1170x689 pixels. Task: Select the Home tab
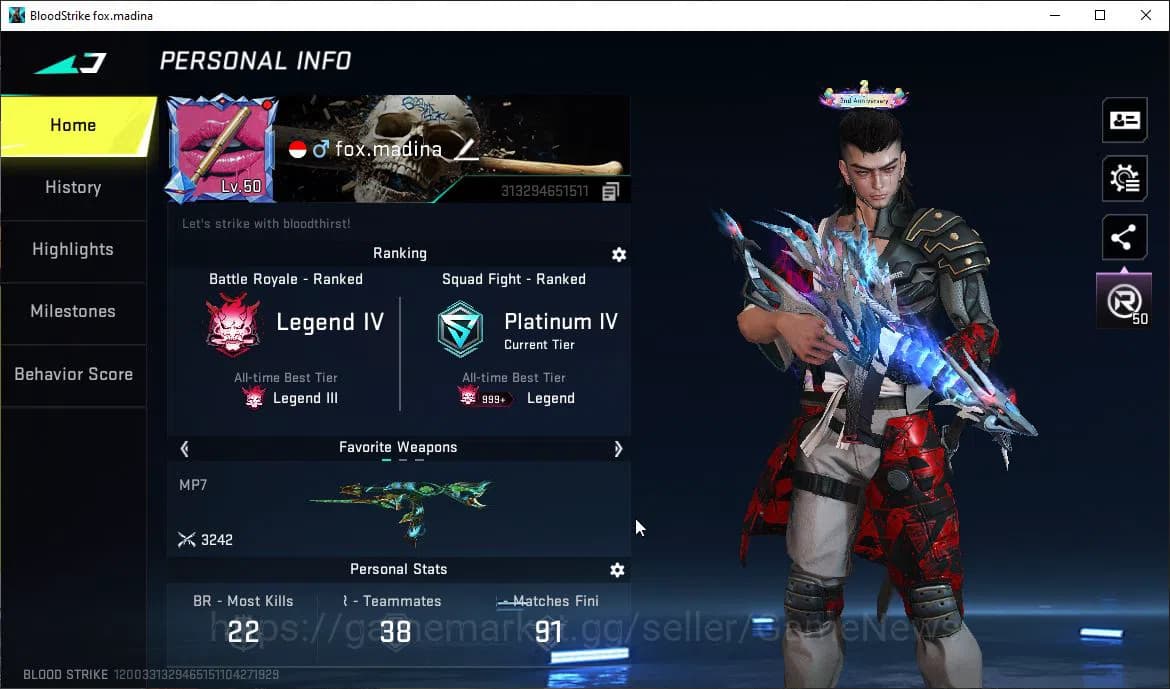[x=73, y=125]
